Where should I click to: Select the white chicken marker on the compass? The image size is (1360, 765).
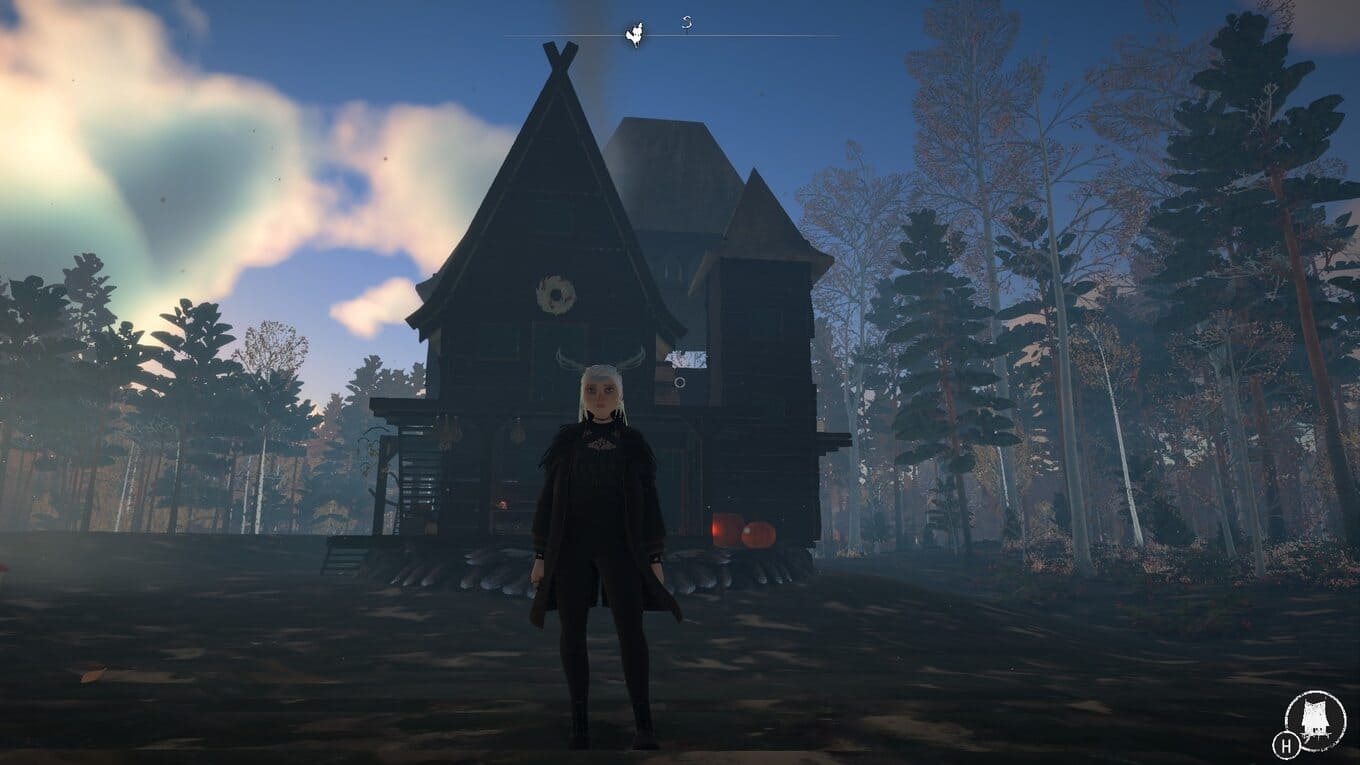[634, 35]
